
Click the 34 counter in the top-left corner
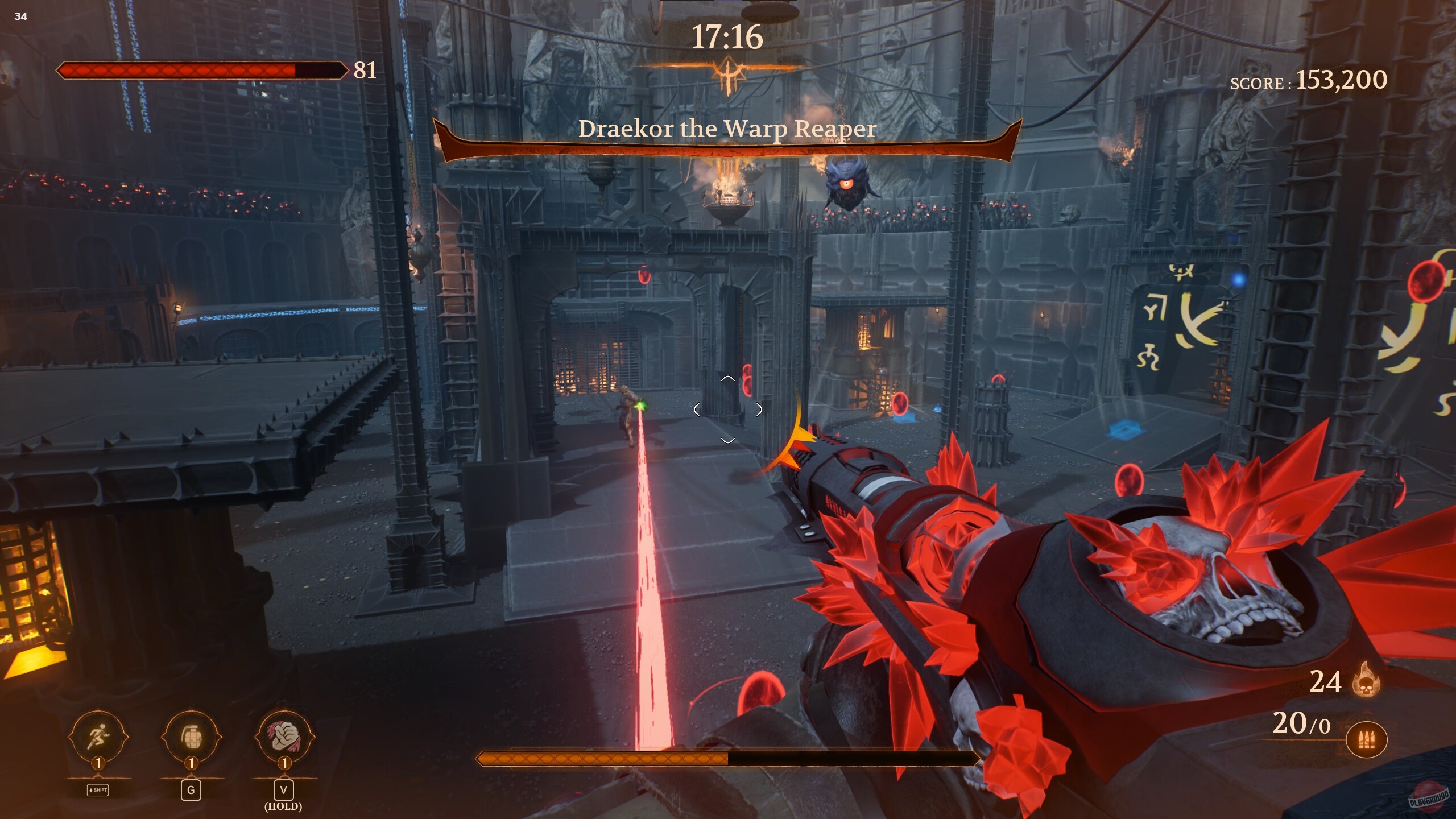click(x=20, y=17)
